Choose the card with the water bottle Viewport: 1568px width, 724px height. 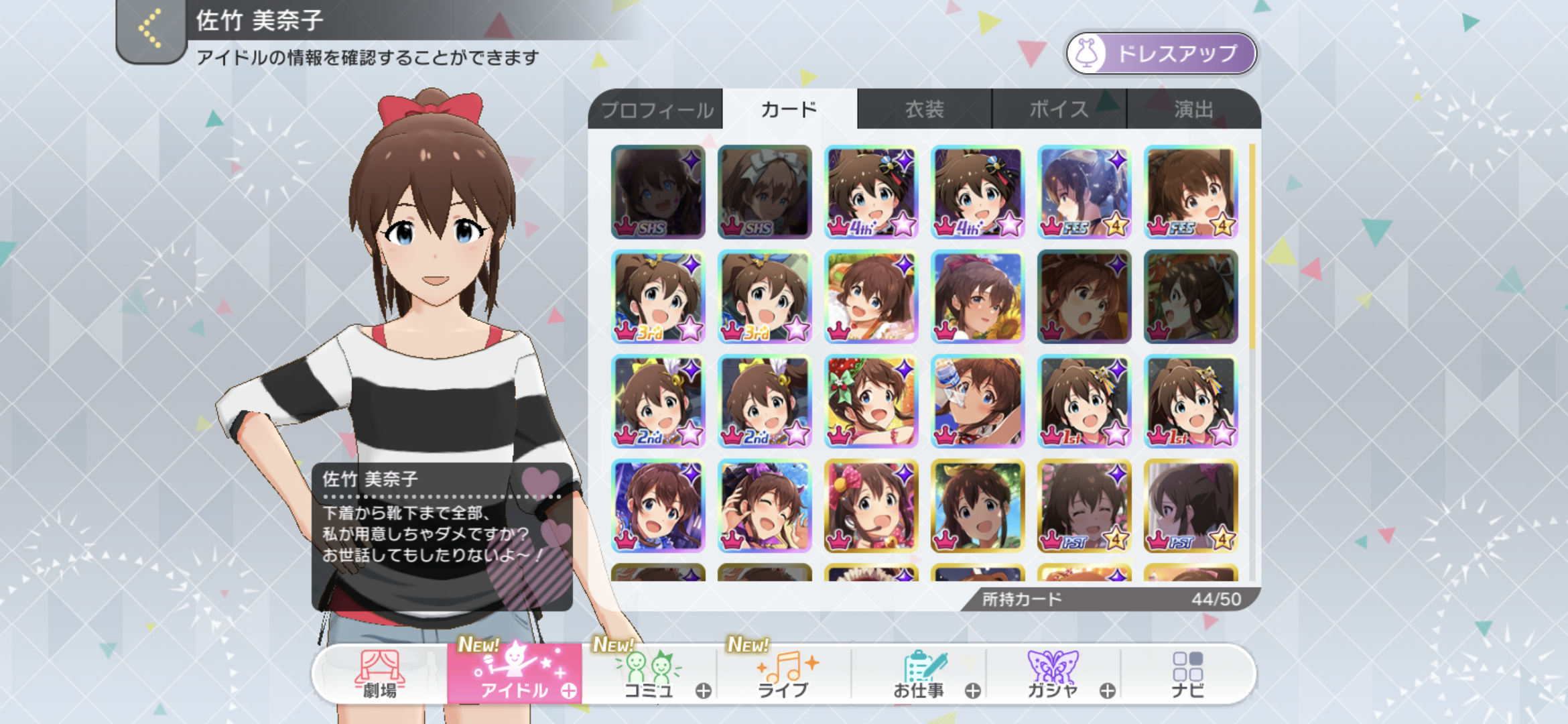[978, 402]
